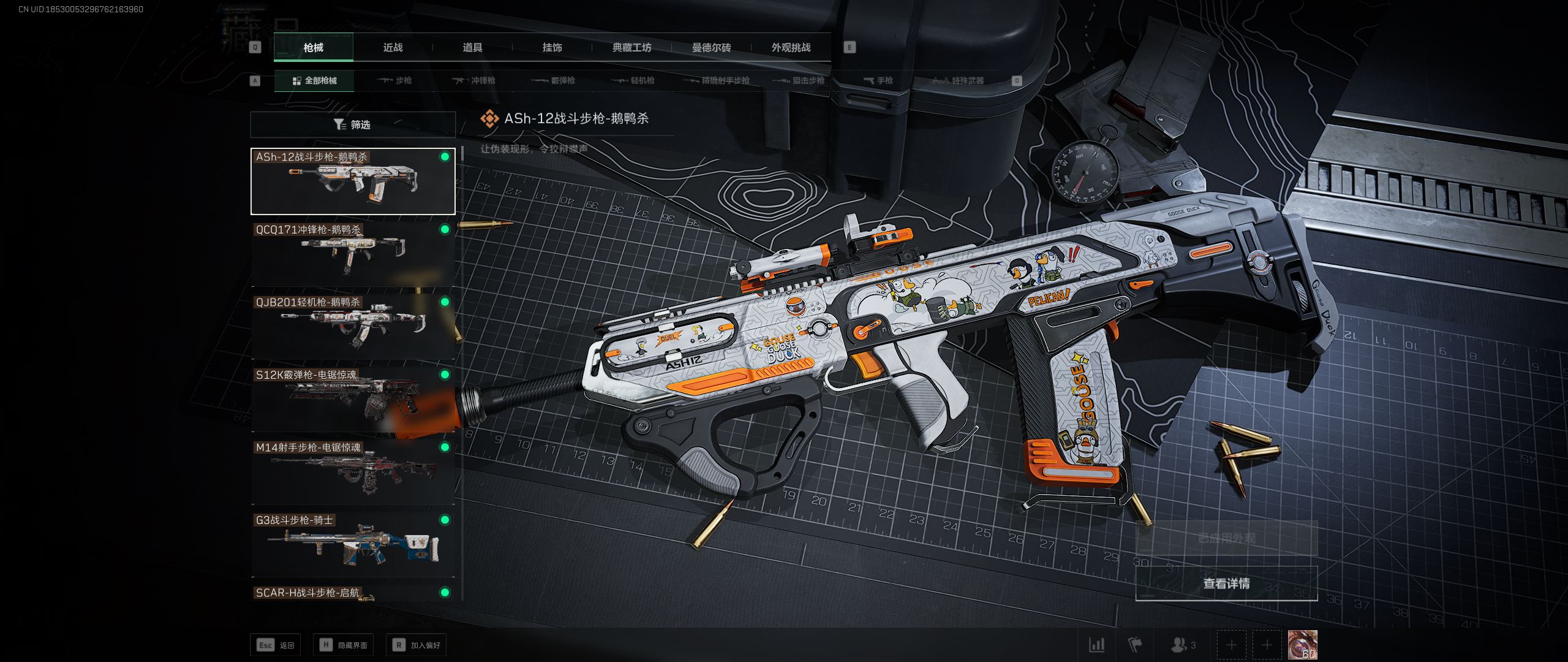
Task: Open the 筛选 filter options
Action: pyautogui.click(x=353, y=124)
